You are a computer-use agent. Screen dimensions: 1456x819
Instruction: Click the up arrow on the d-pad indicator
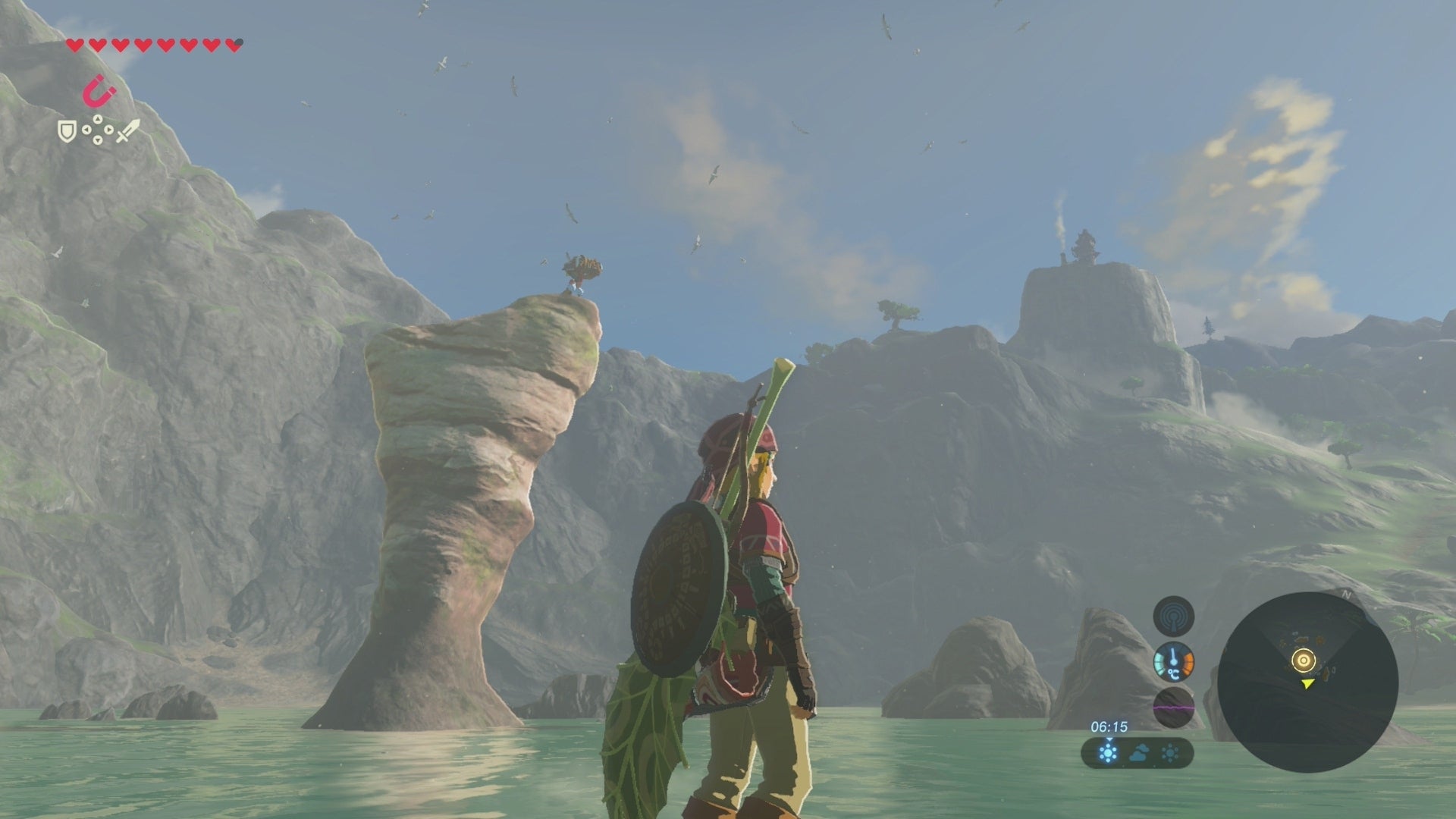98,119
